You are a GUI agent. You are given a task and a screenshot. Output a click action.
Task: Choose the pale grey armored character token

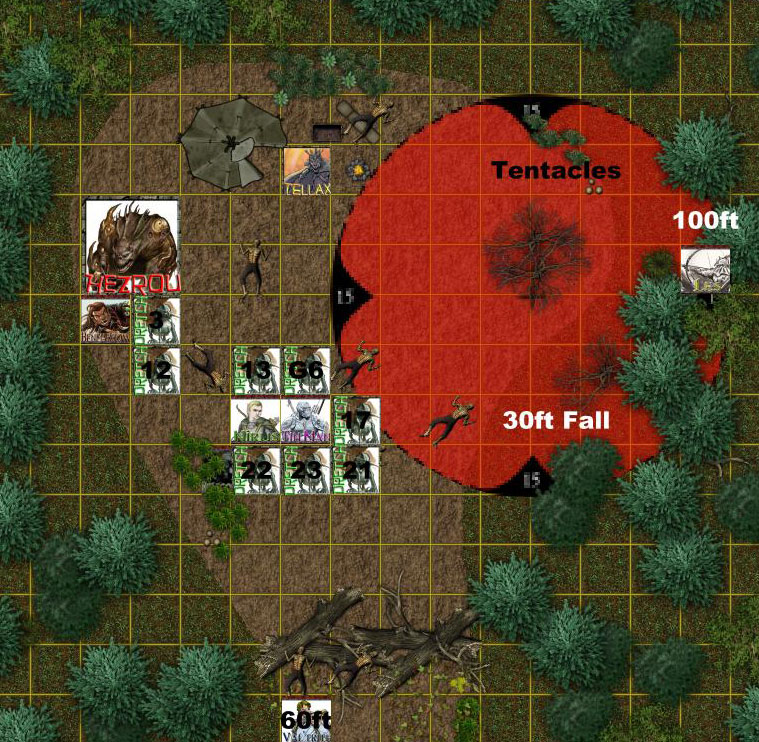[x=305, y=420]
